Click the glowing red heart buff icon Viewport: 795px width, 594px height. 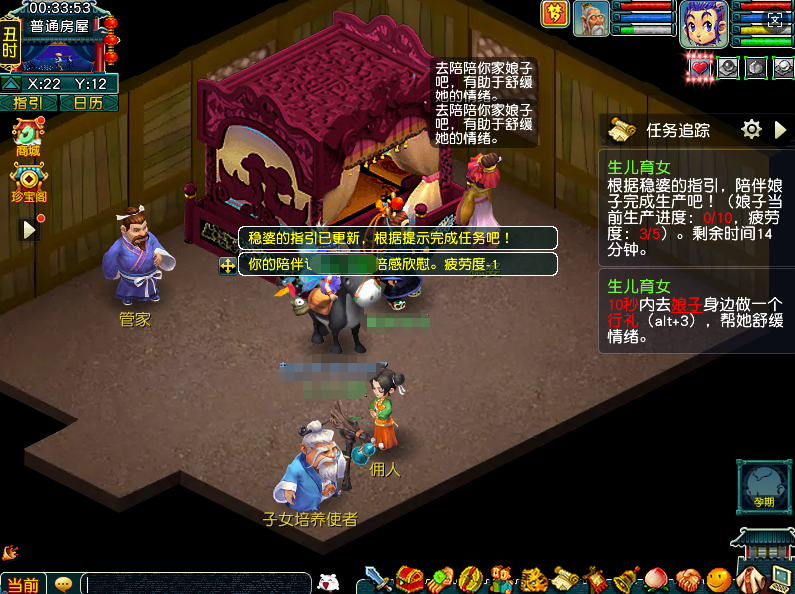[701, 67]
